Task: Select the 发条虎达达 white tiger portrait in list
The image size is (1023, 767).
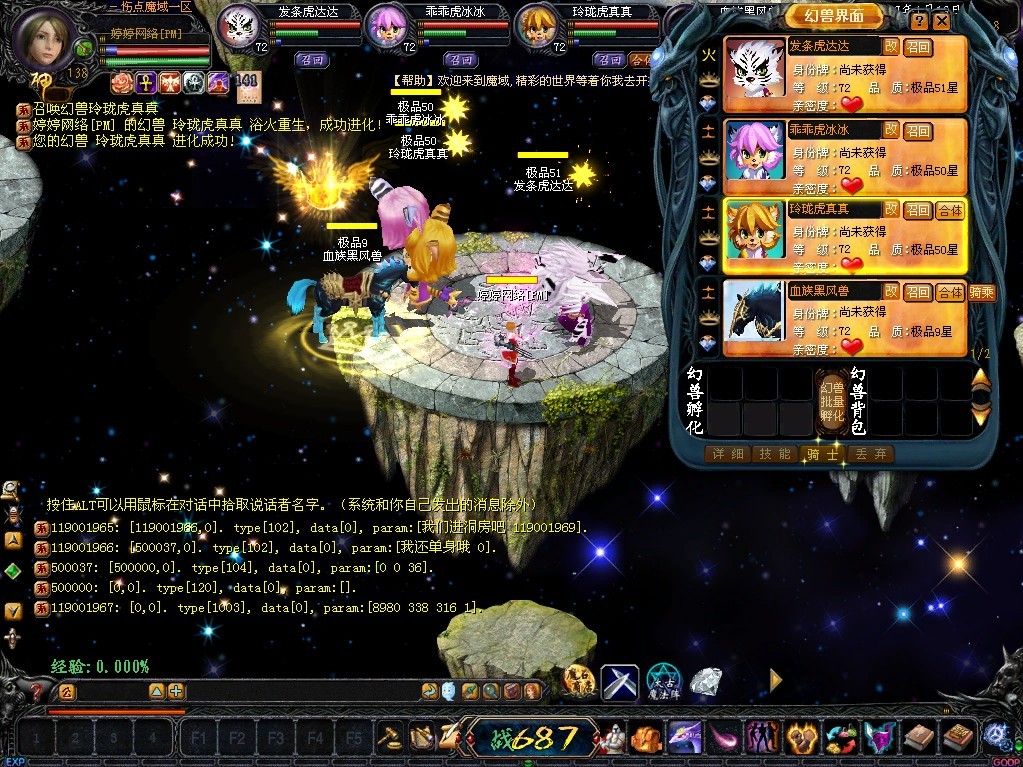Action: (755, 74)
